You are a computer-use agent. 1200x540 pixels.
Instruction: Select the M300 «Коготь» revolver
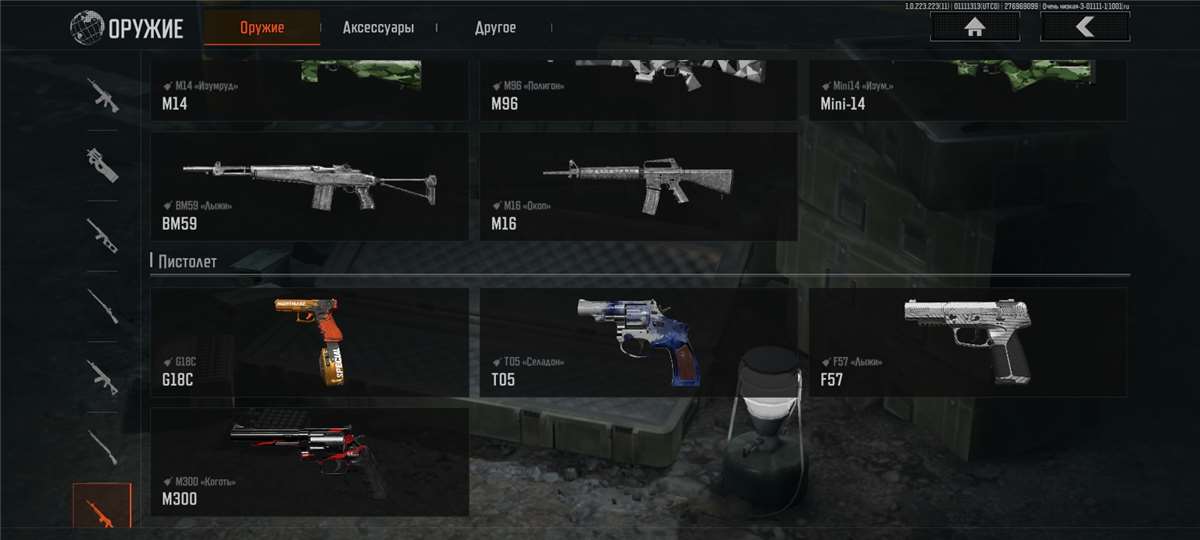(x=309, y=461)
